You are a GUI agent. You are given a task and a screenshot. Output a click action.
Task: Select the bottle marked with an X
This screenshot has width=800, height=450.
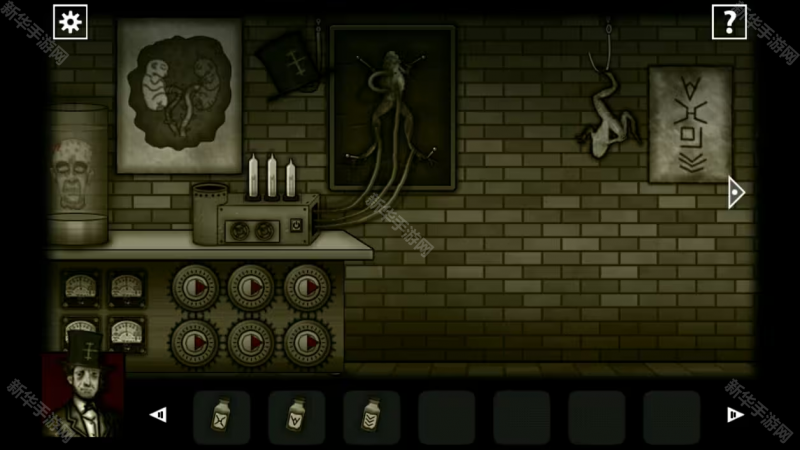[x=221, y=416]
